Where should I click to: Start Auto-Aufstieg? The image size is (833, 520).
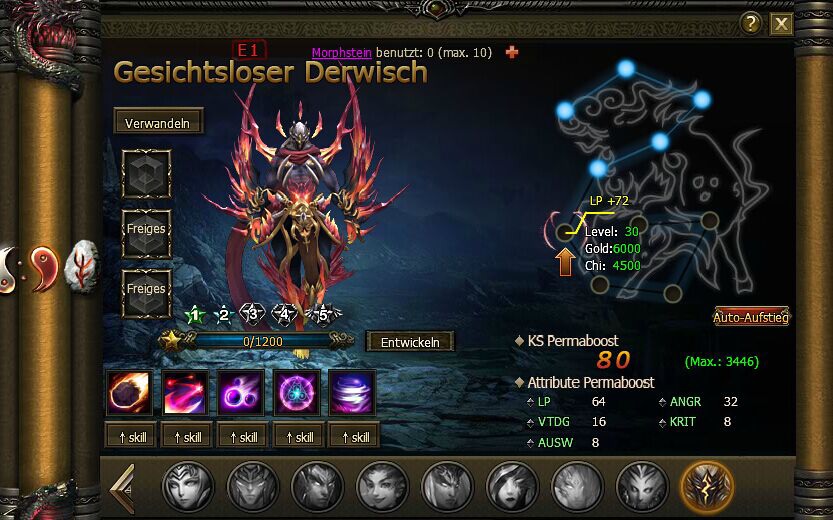point(751,317)
